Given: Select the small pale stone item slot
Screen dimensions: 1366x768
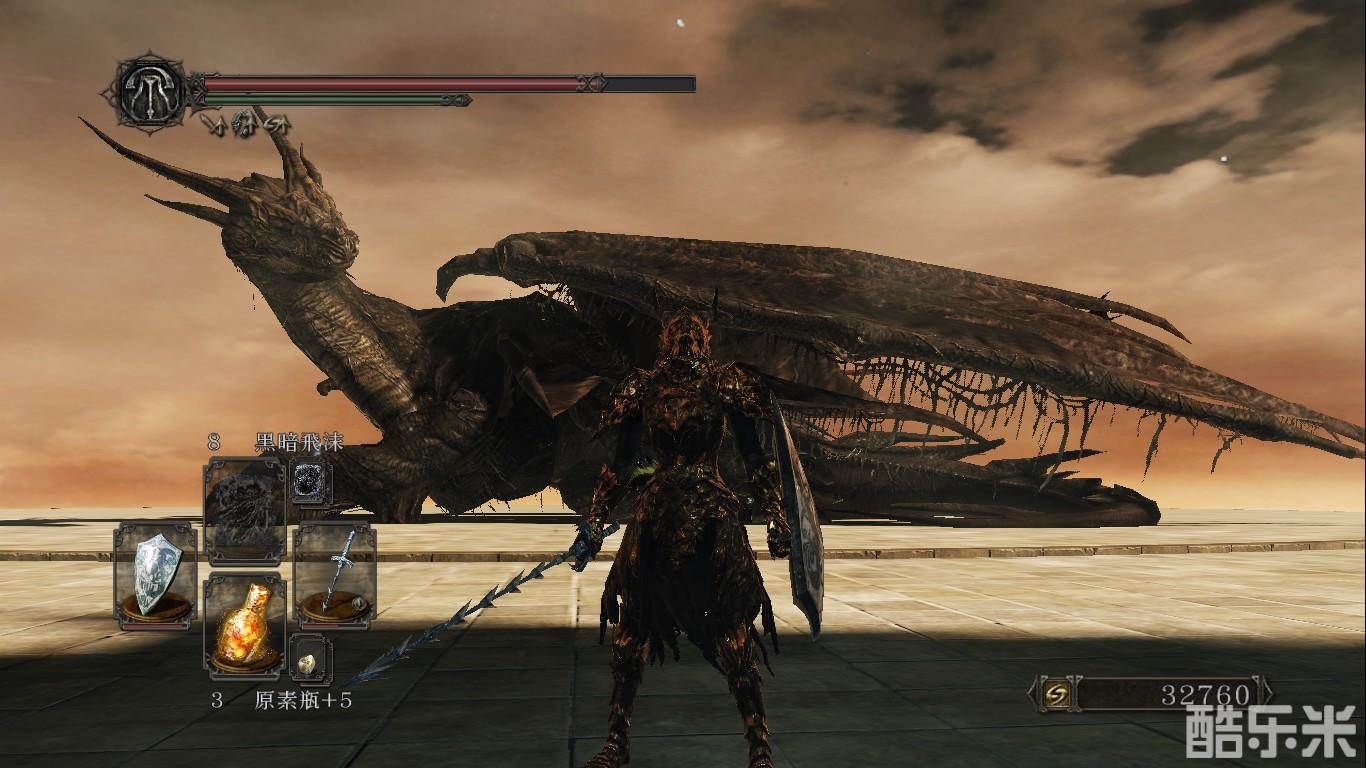Looking at the screenshot, I should (309, 661).
